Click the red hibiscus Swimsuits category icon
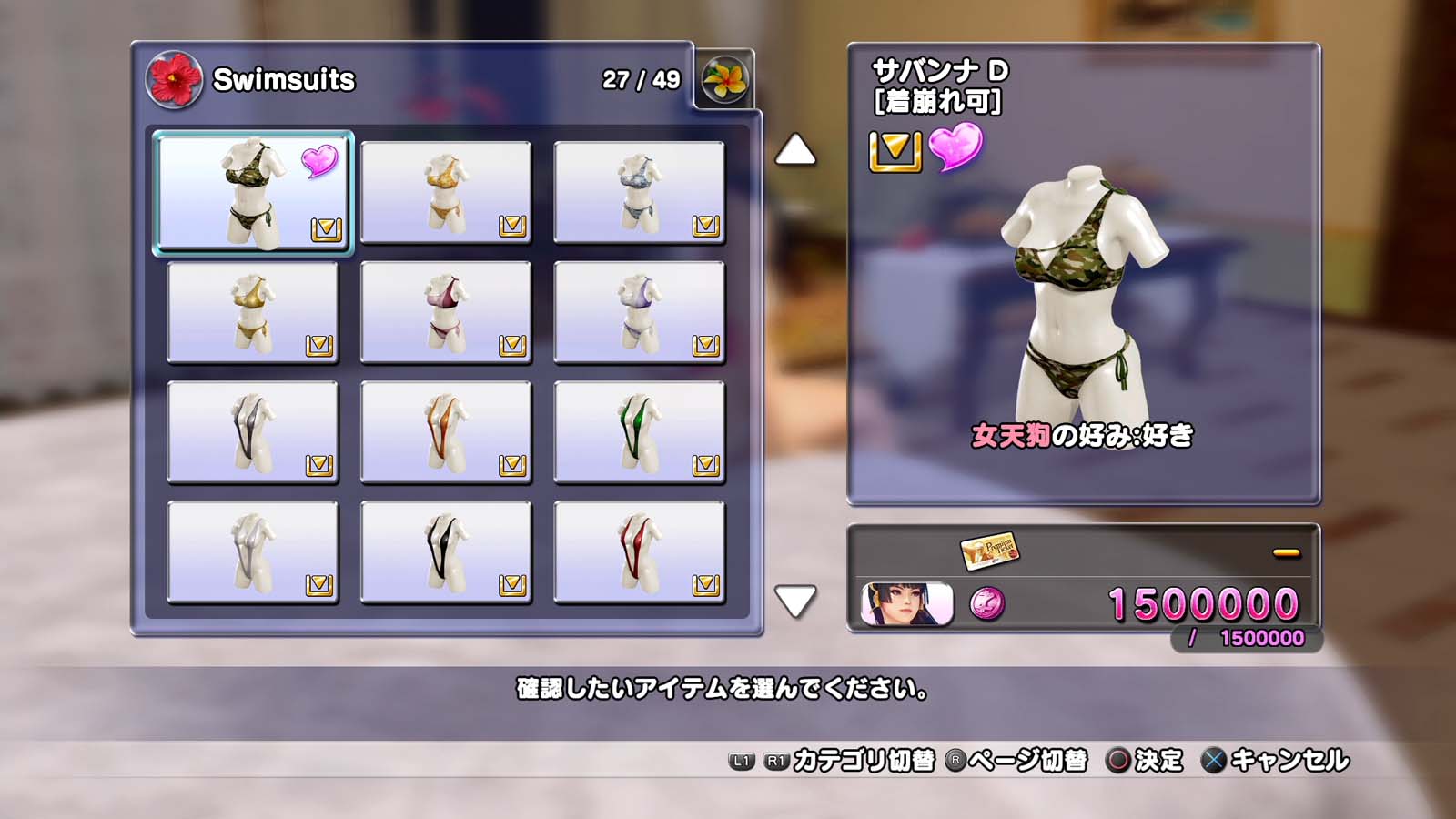The width and height of the screenshot is (1456, 819). (174, 80)
